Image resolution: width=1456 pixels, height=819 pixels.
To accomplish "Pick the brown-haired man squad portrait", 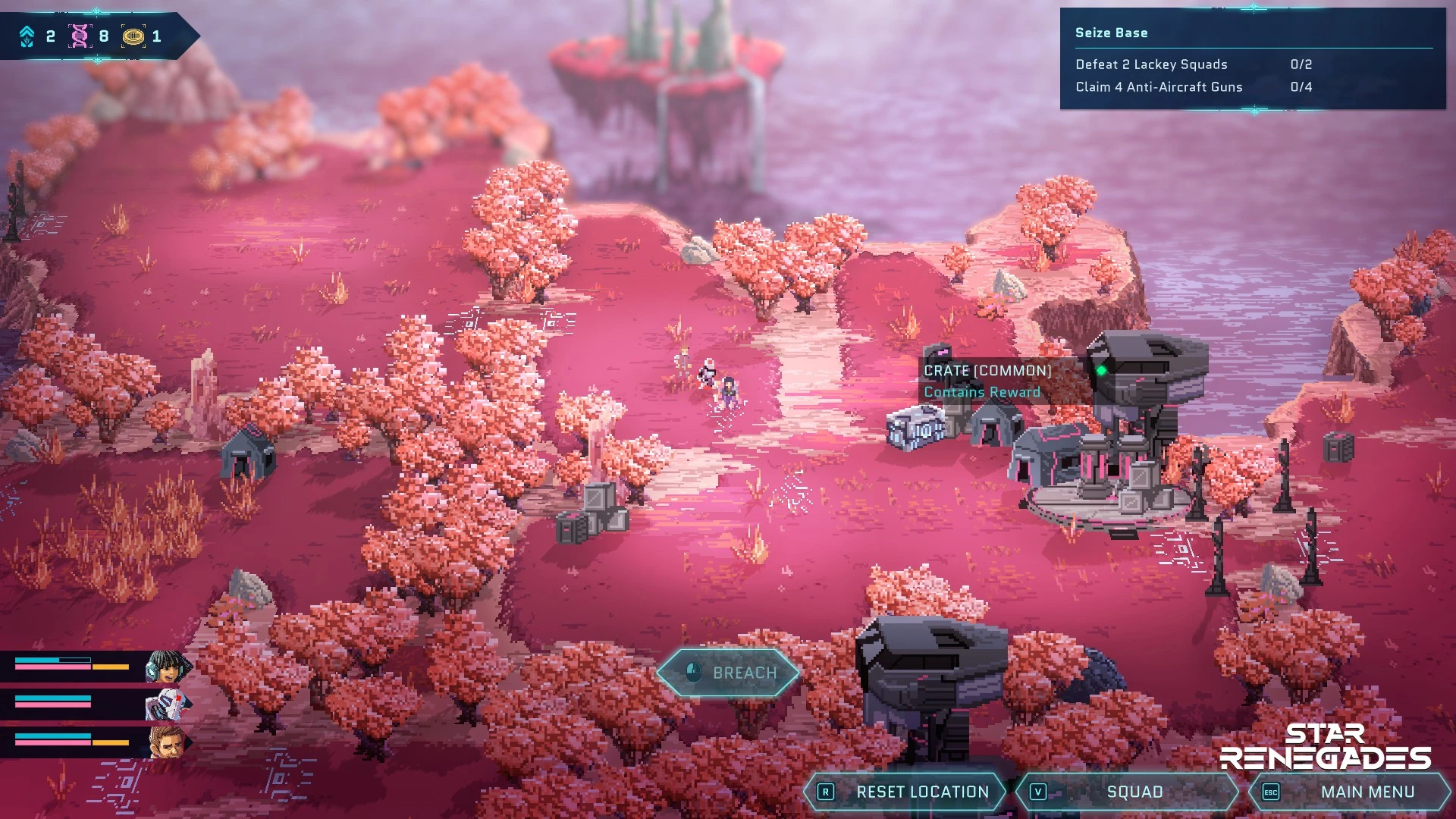I will click(167, 742).
